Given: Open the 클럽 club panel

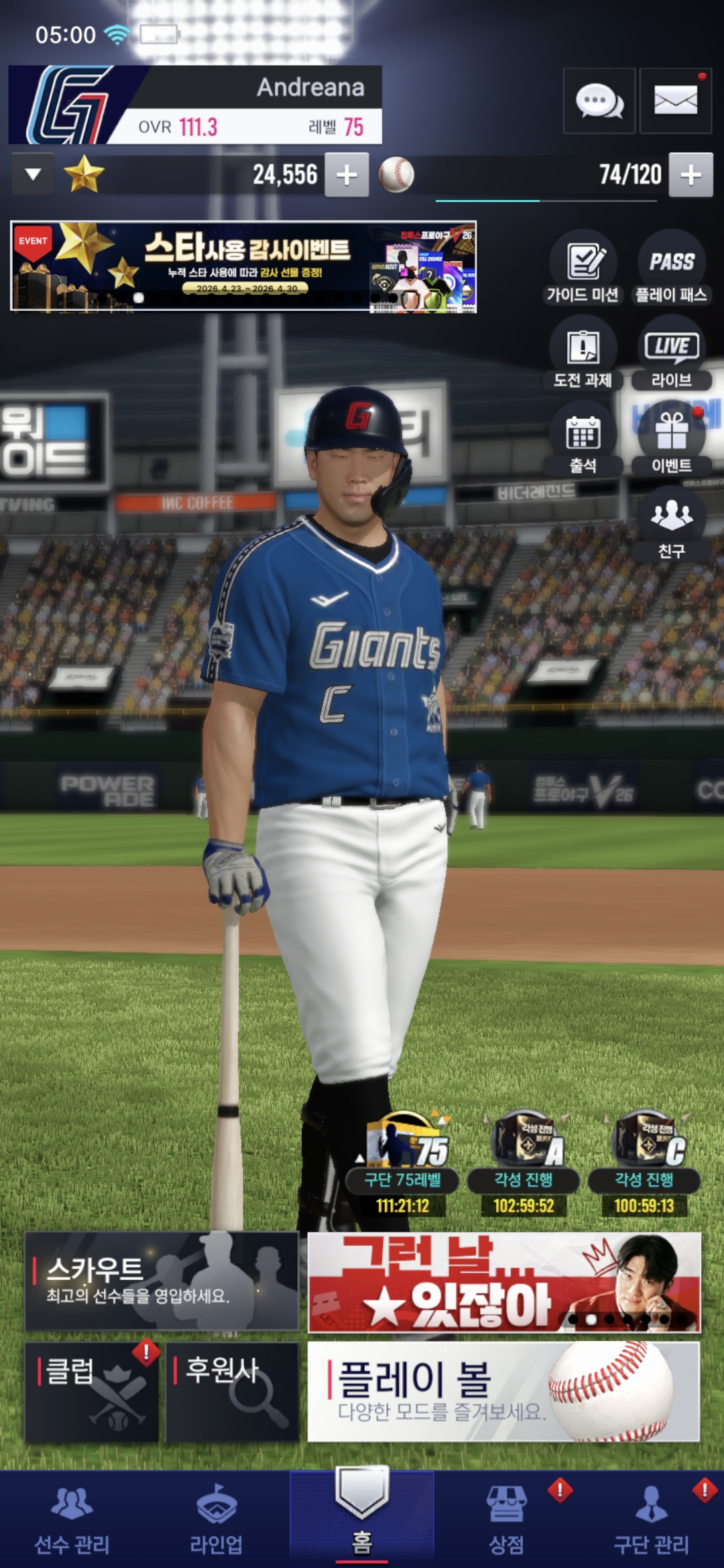Looking at the screenshot, I should pyautogui.click(x=92, y=1391).
